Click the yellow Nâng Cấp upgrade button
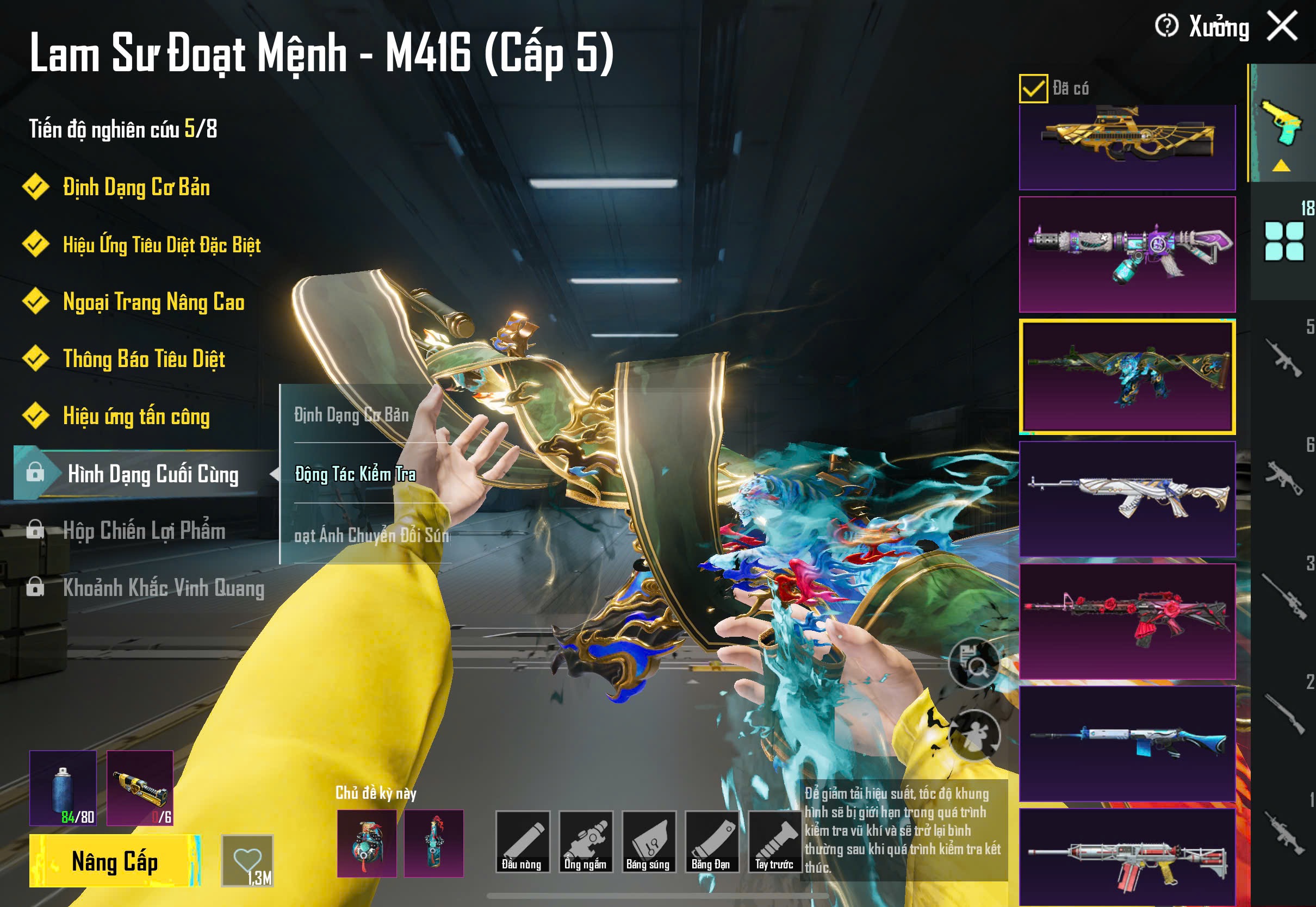Screen dimensions: 1316x907 coord(115,861)
